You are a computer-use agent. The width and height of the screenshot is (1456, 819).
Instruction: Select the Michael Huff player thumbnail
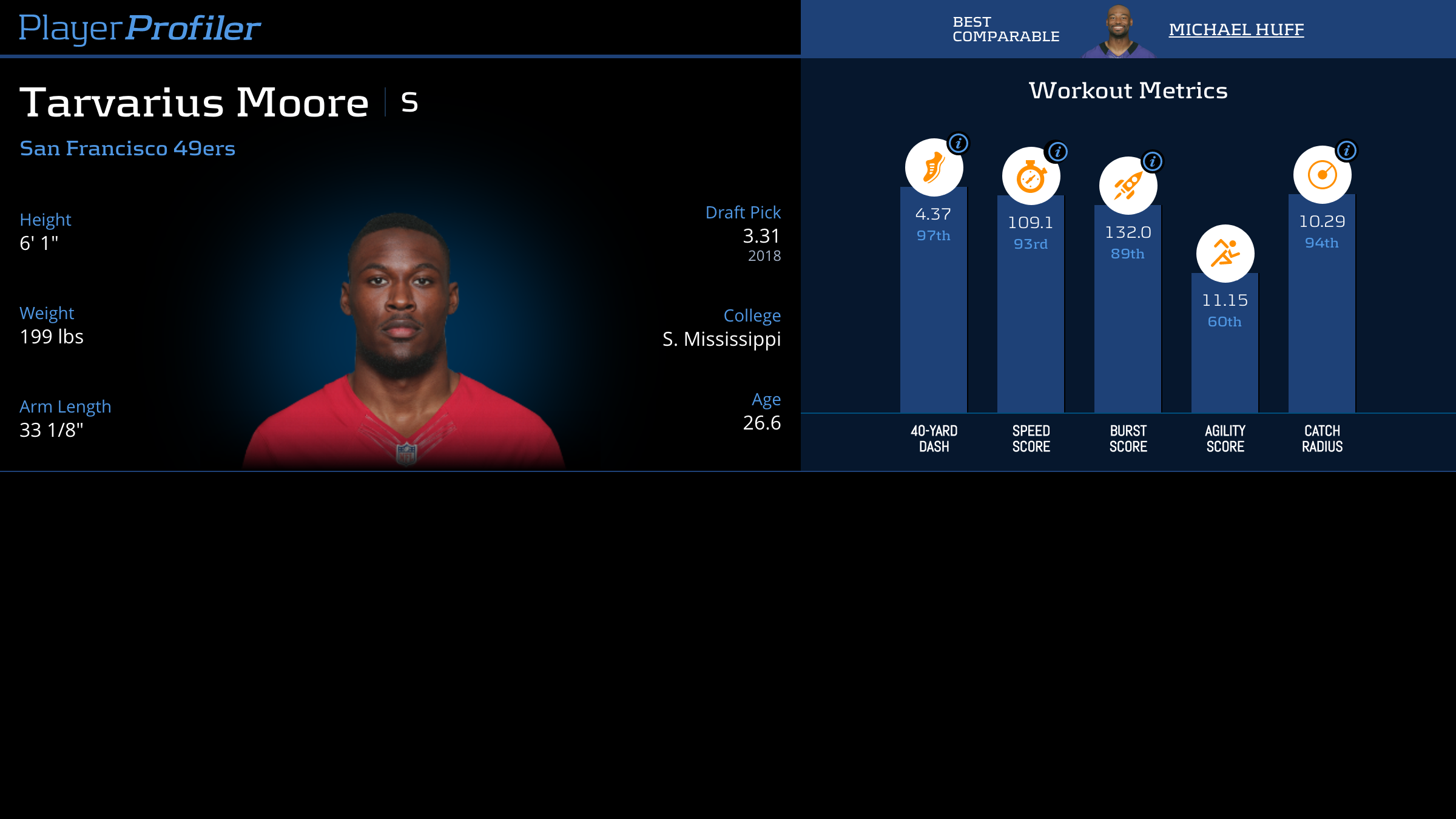[x=1119, y=32]
